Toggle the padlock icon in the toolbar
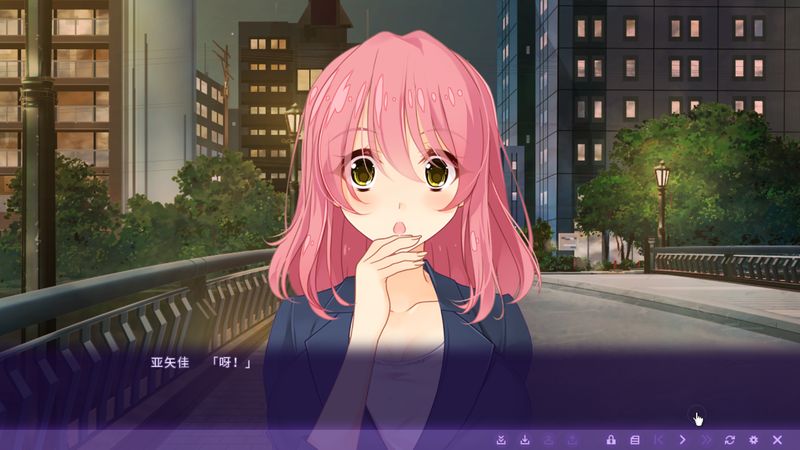The width and height of the screenshot is (800, 450). pos(610,440)
